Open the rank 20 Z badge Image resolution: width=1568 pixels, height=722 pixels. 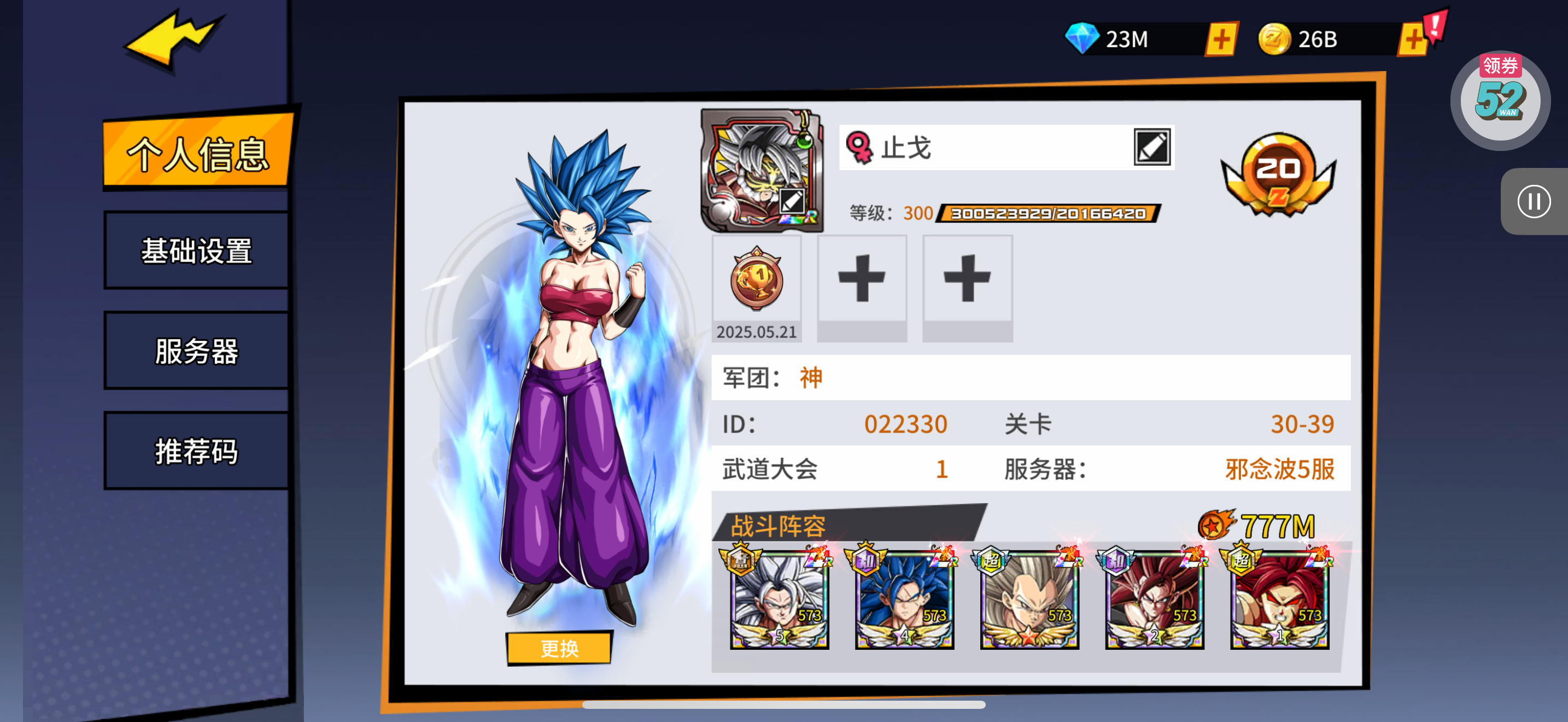click(1278, 174)
